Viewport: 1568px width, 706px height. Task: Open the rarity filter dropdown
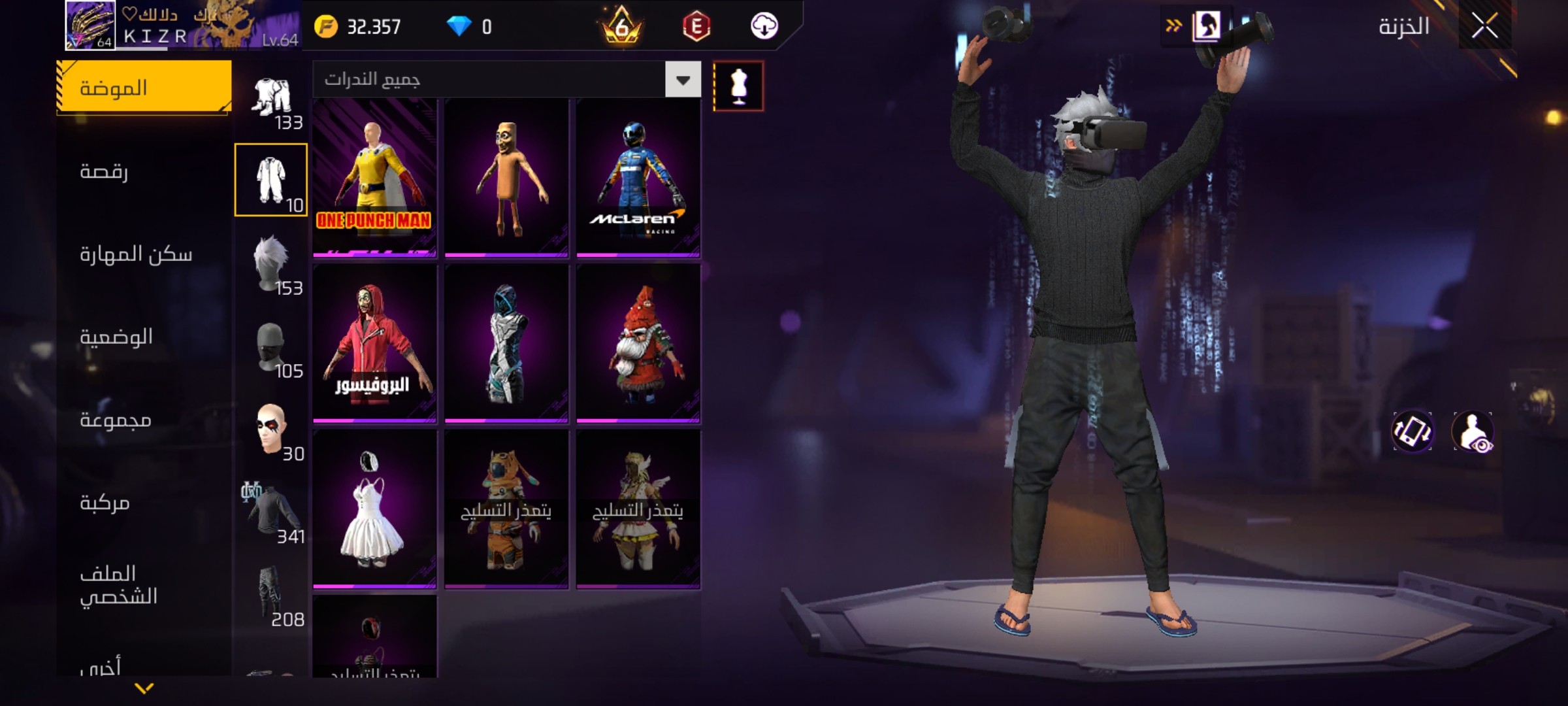coord(683,80)
